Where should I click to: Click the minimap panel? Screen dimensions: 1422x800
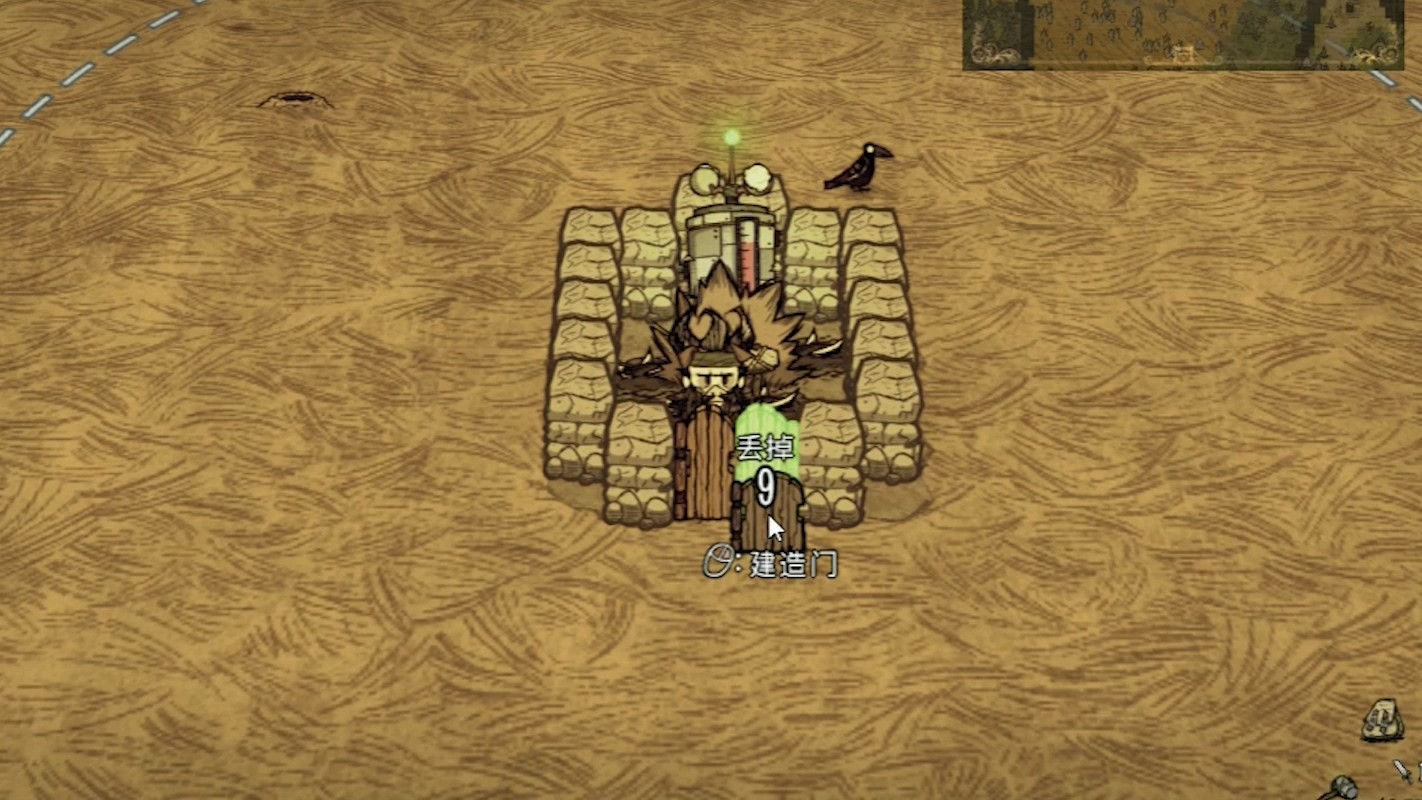tap(1182, 35)
